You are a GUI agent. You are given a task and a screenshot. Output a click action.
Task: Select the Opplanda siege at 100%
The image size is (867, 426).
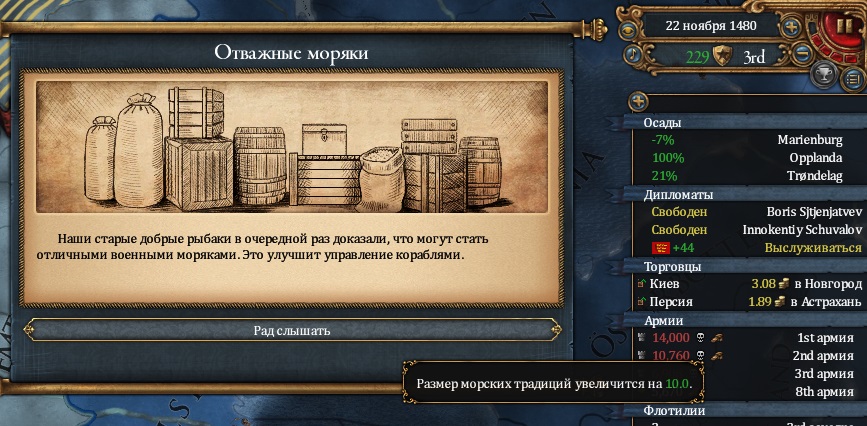[745, 158]
